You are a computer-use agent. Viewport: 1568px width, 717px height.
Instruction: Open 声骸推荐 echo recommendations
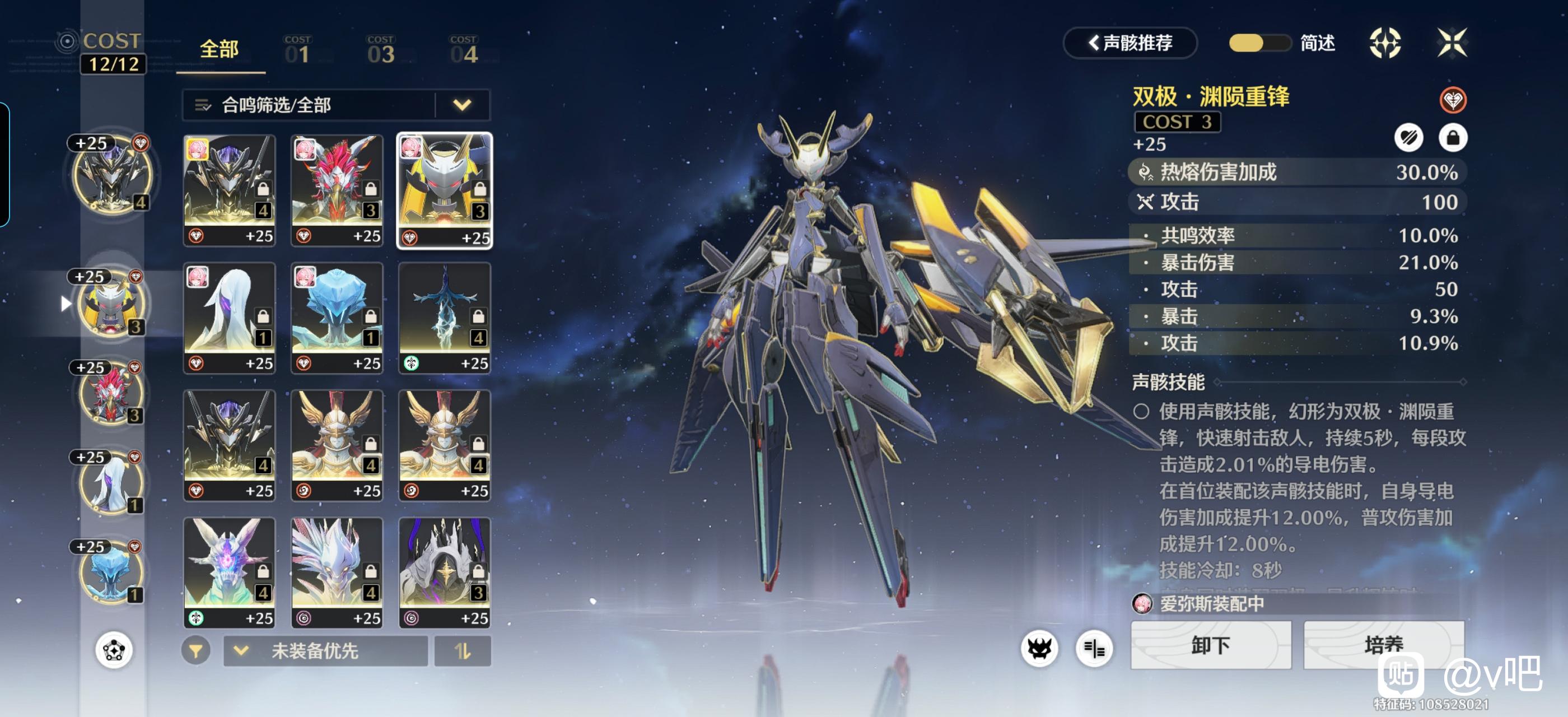pyautogui.click(x=1130, y=43)
